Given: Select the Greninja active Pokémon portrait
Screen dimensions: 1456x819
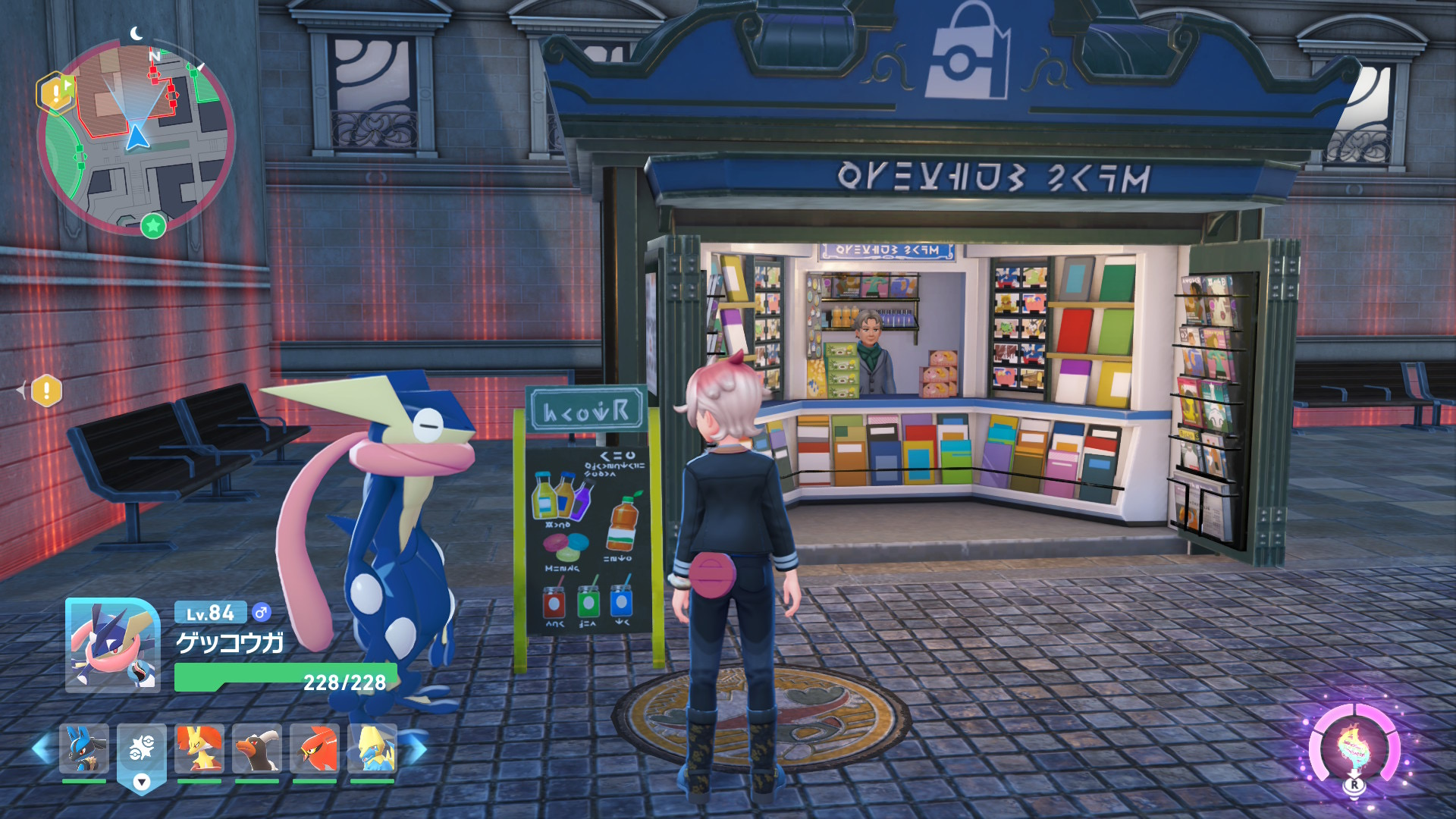Looking at the screenshot, I should 112,645.
